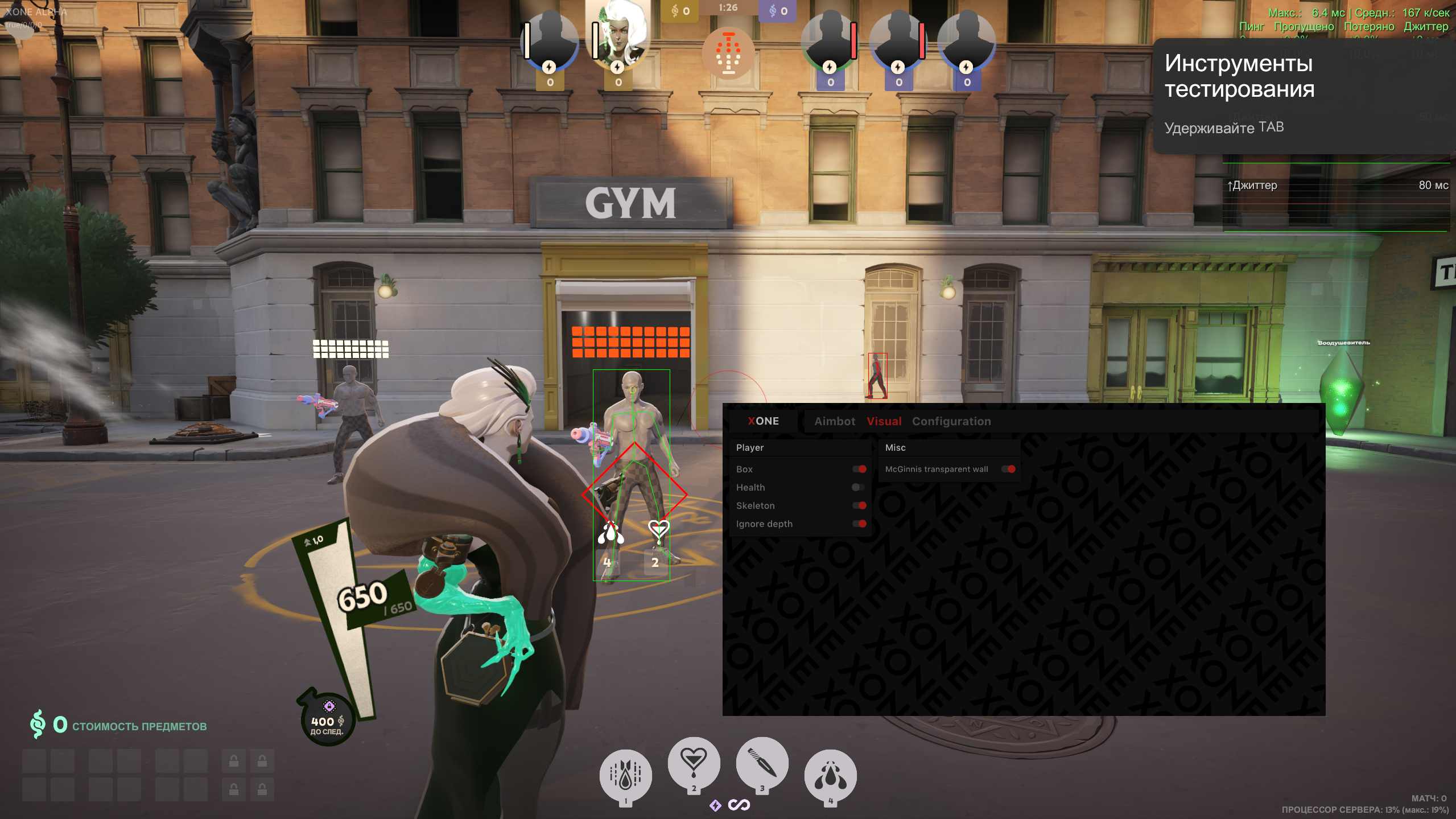
Task: Toggle the Skeleton overlay option
Action: point(859,505)
